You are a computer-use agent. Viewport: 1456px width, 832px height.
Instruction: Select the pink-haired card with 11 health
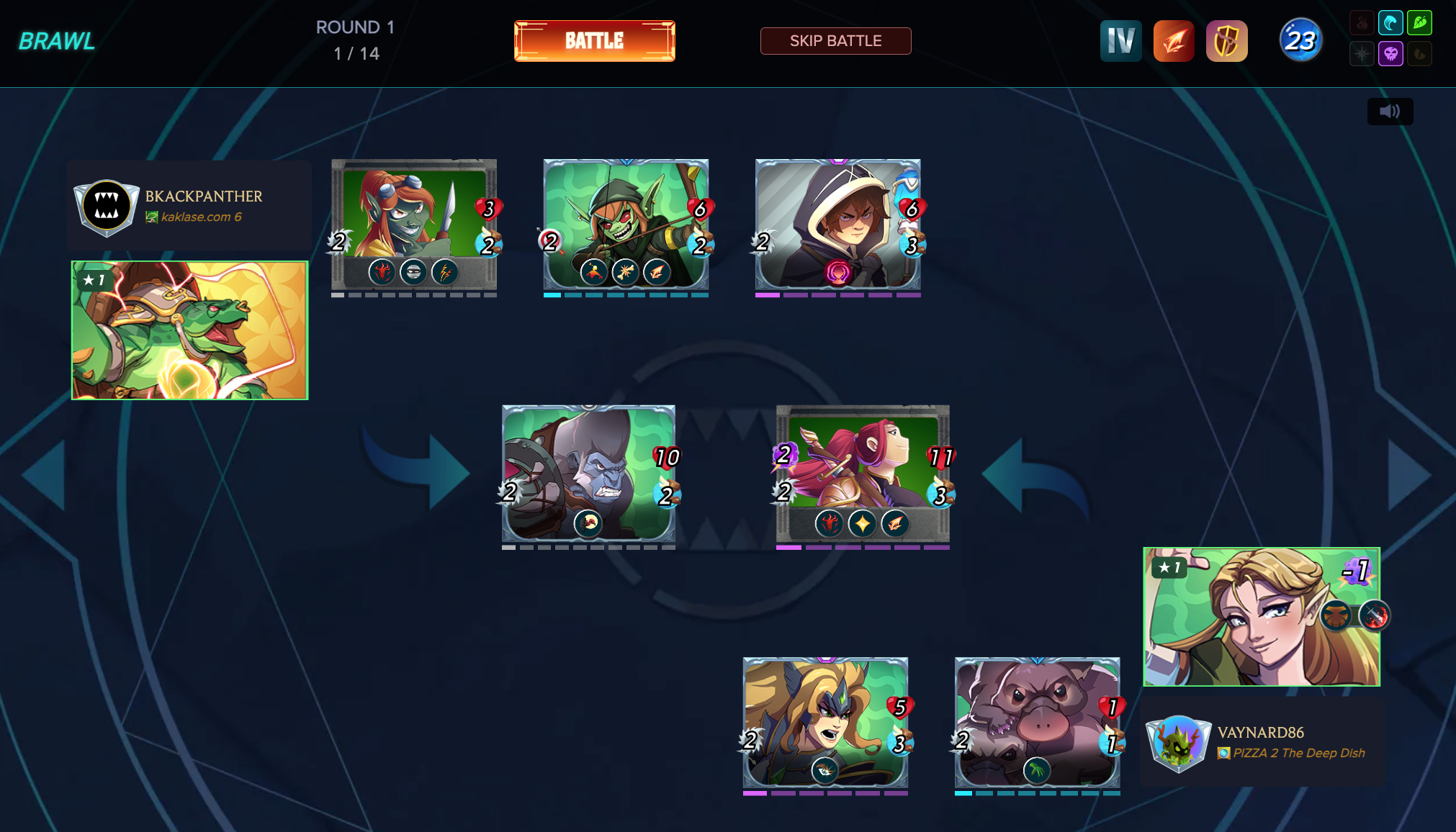tap(863, 473)
